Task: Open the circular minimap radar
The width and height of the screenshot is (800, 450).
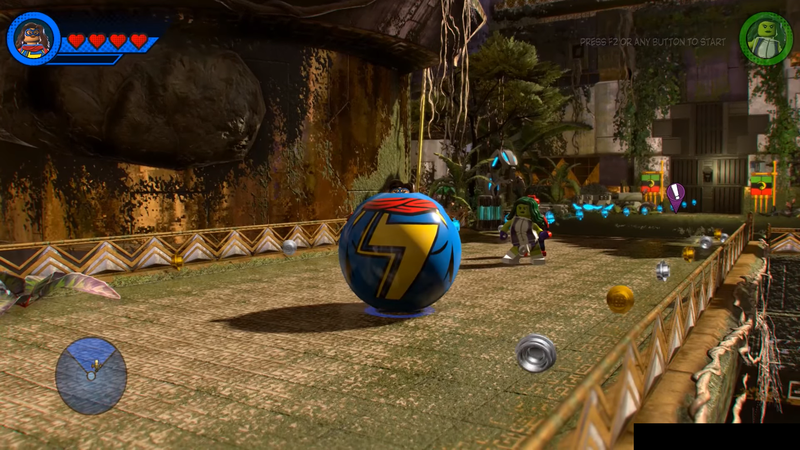Action: click(91, 375)
